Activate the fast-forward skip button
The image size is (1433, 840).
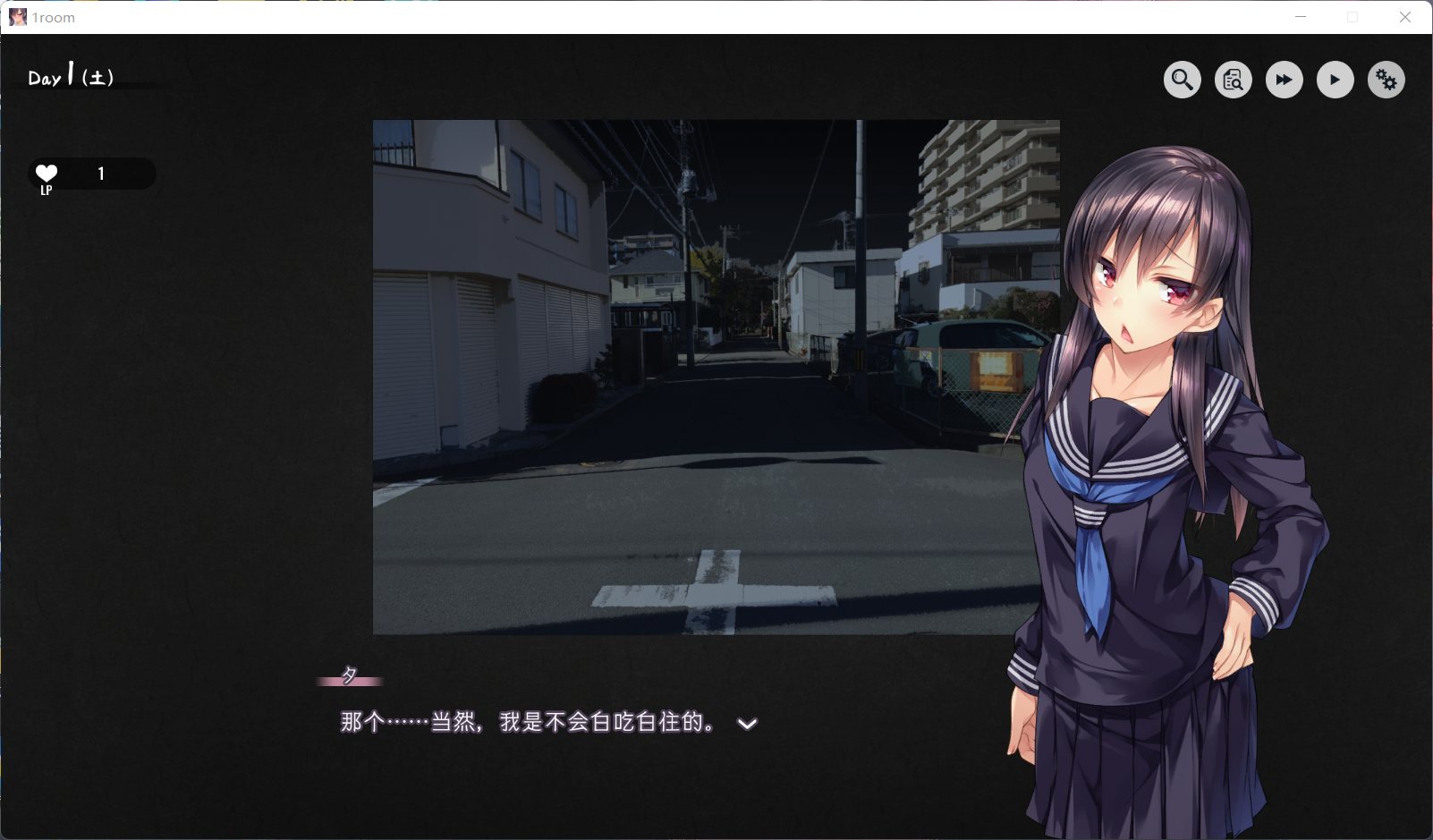point(1284,80)
